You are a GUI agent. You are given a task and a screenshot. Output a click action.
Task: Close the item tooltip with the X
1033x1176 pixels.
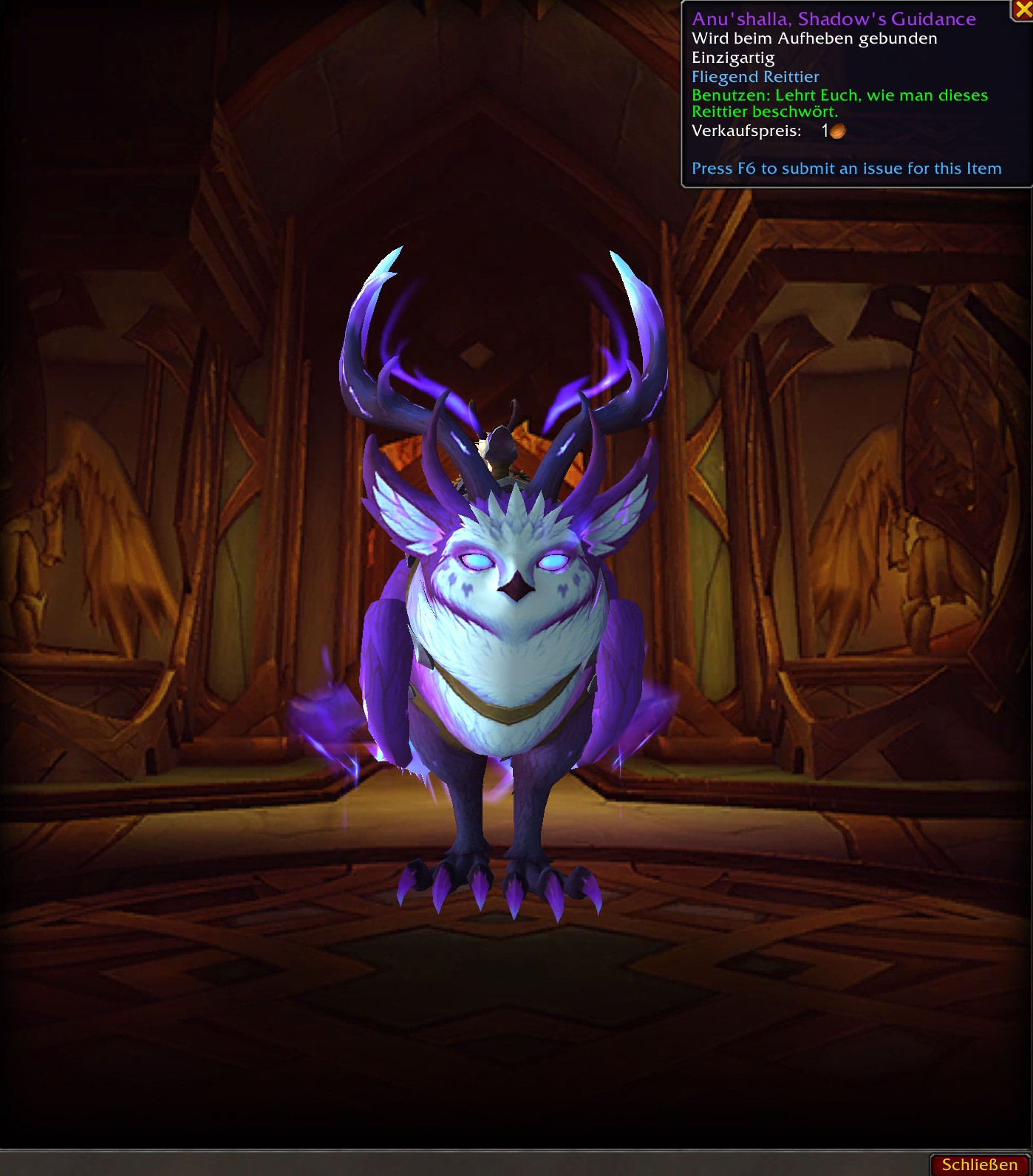pyautogui.click(x=1023, y=10)
